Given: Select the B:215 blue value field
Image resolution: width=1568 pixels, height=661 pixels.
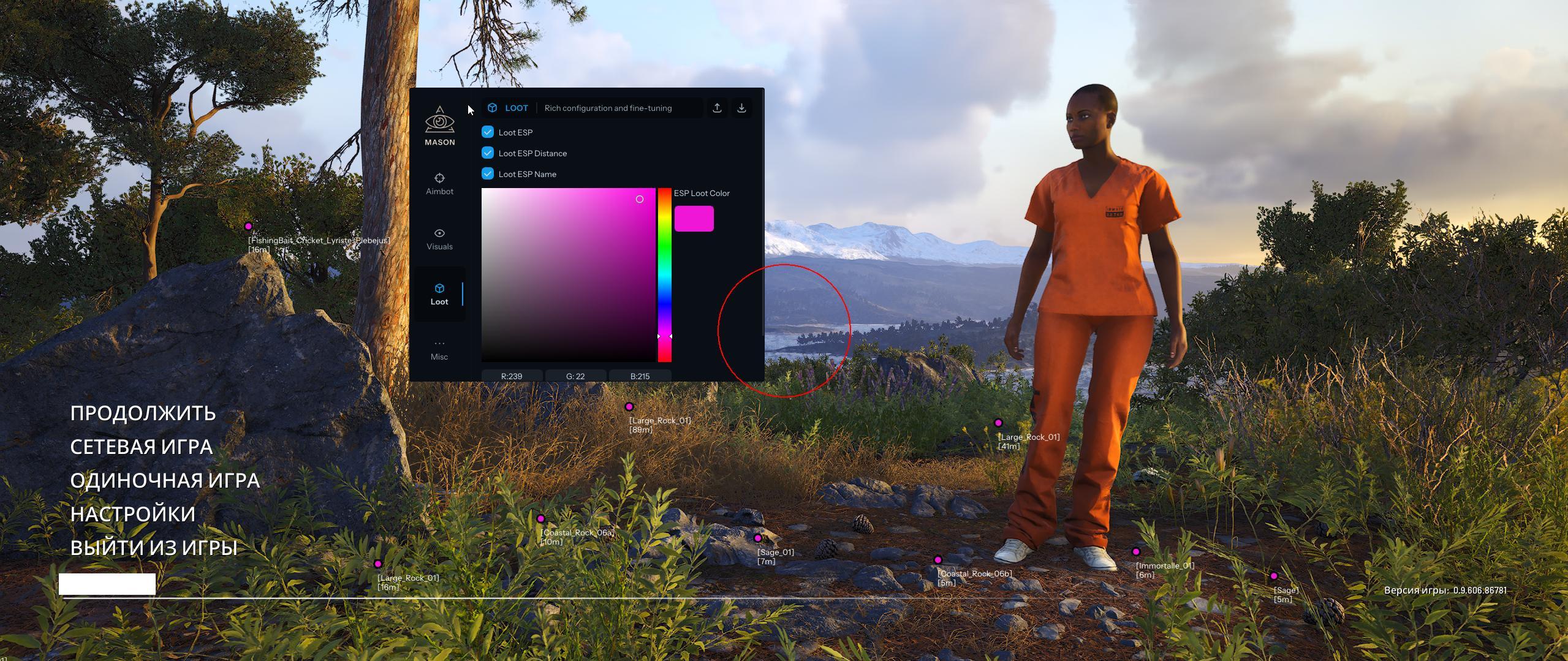Looking at the screenshot, I should click(640, 376).
